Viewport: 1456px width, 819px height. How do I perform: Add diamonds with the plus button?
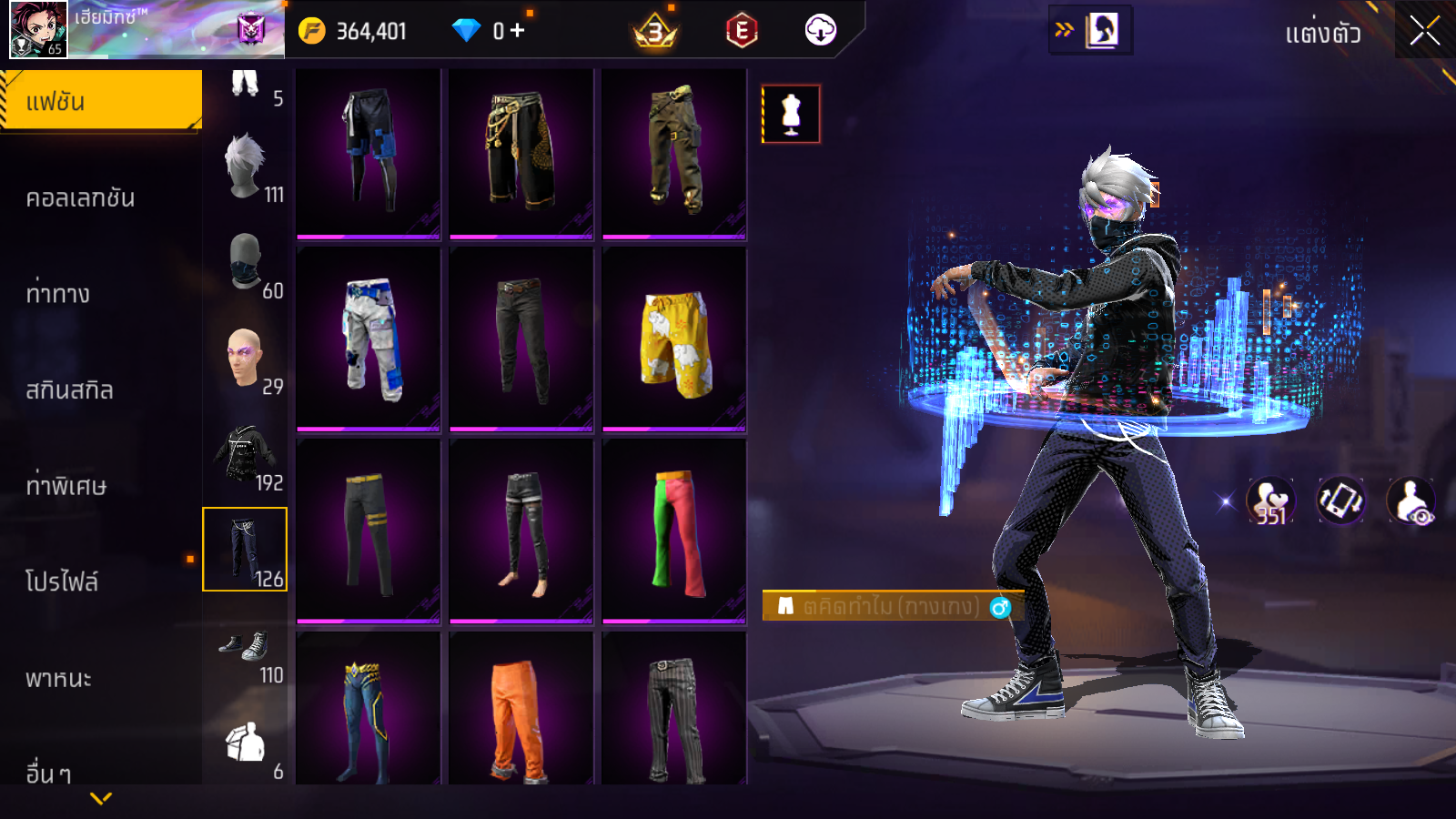(x=518, y=31)
